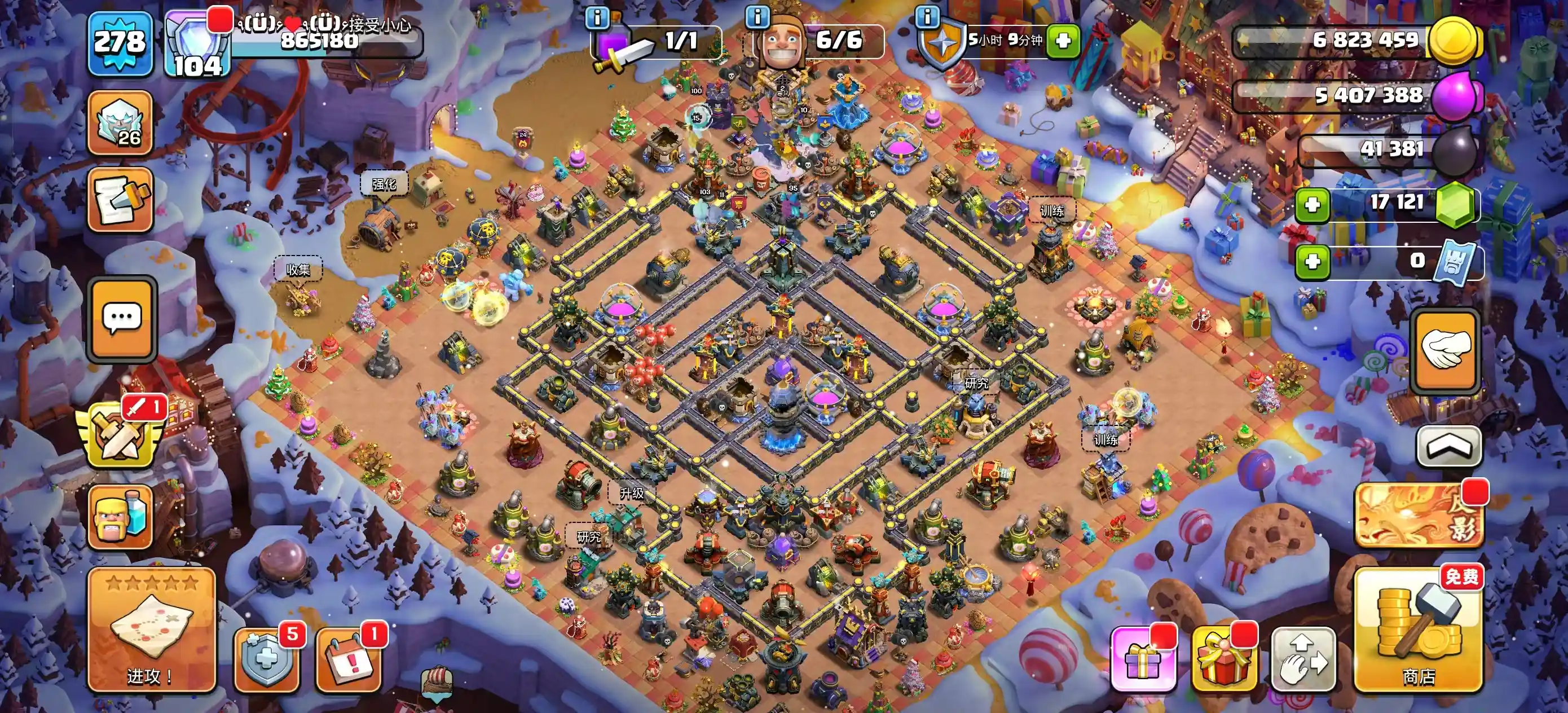Open the chat speech bubble panel
1568x713 pixels.
pos(122,319)
